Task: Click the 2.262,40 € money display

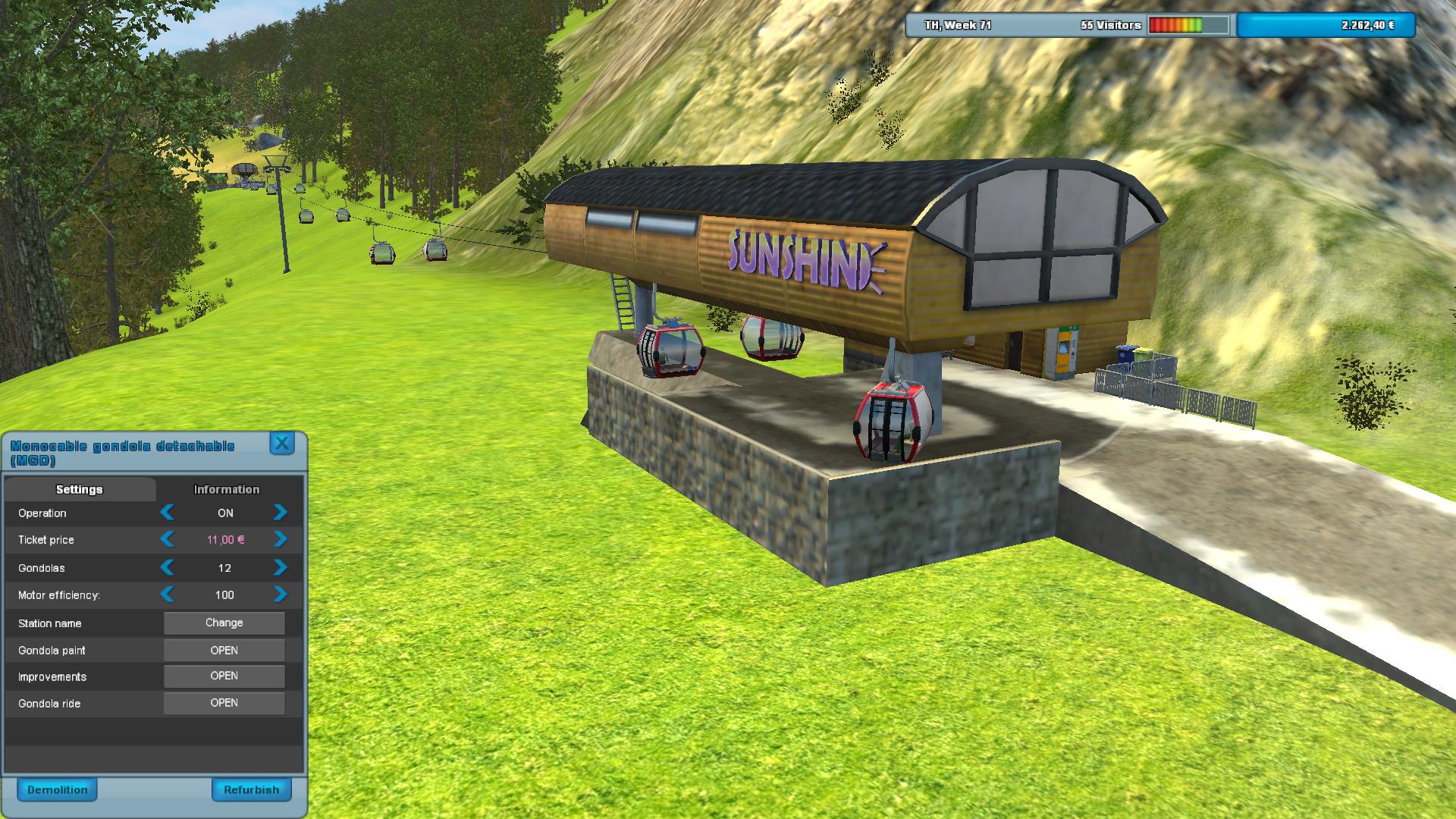Action: pyautogui.click(x=1367, y=25)
